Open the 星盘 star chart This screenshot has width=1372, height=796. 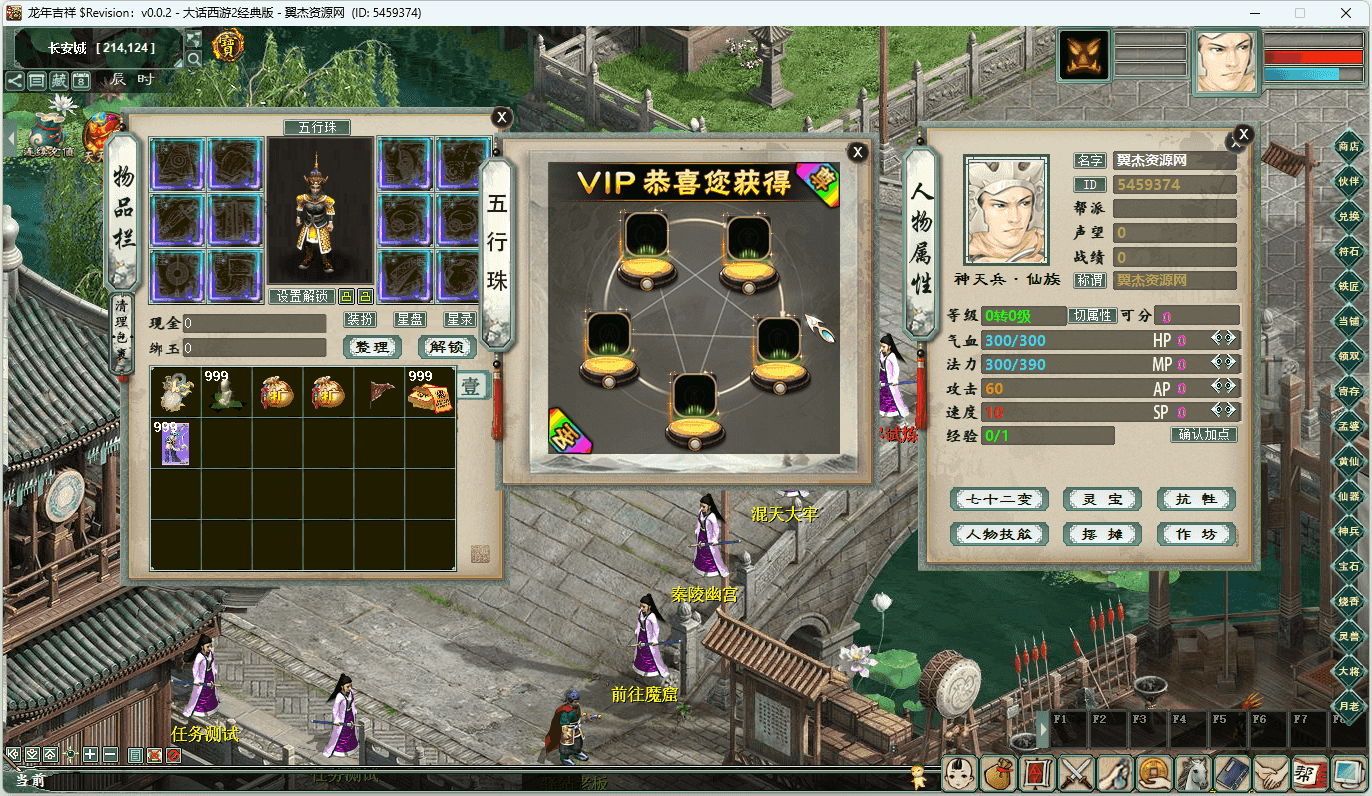point(410,320)
